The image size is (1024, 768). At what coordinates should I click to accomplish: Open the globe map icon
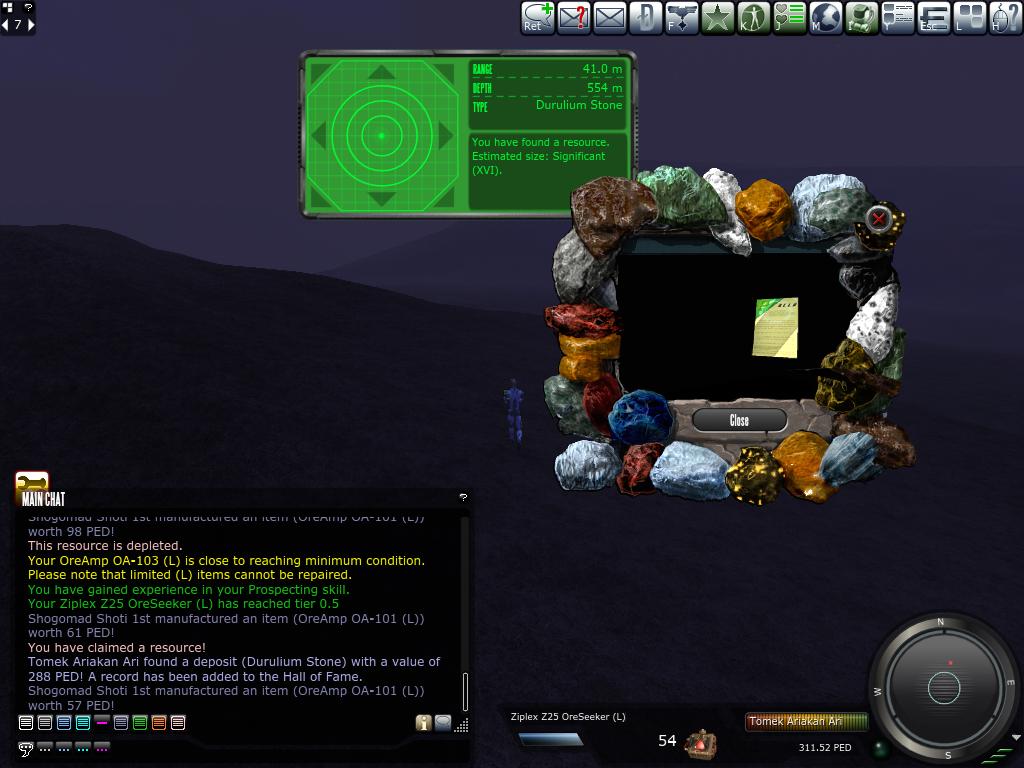[x=825, y=17]
